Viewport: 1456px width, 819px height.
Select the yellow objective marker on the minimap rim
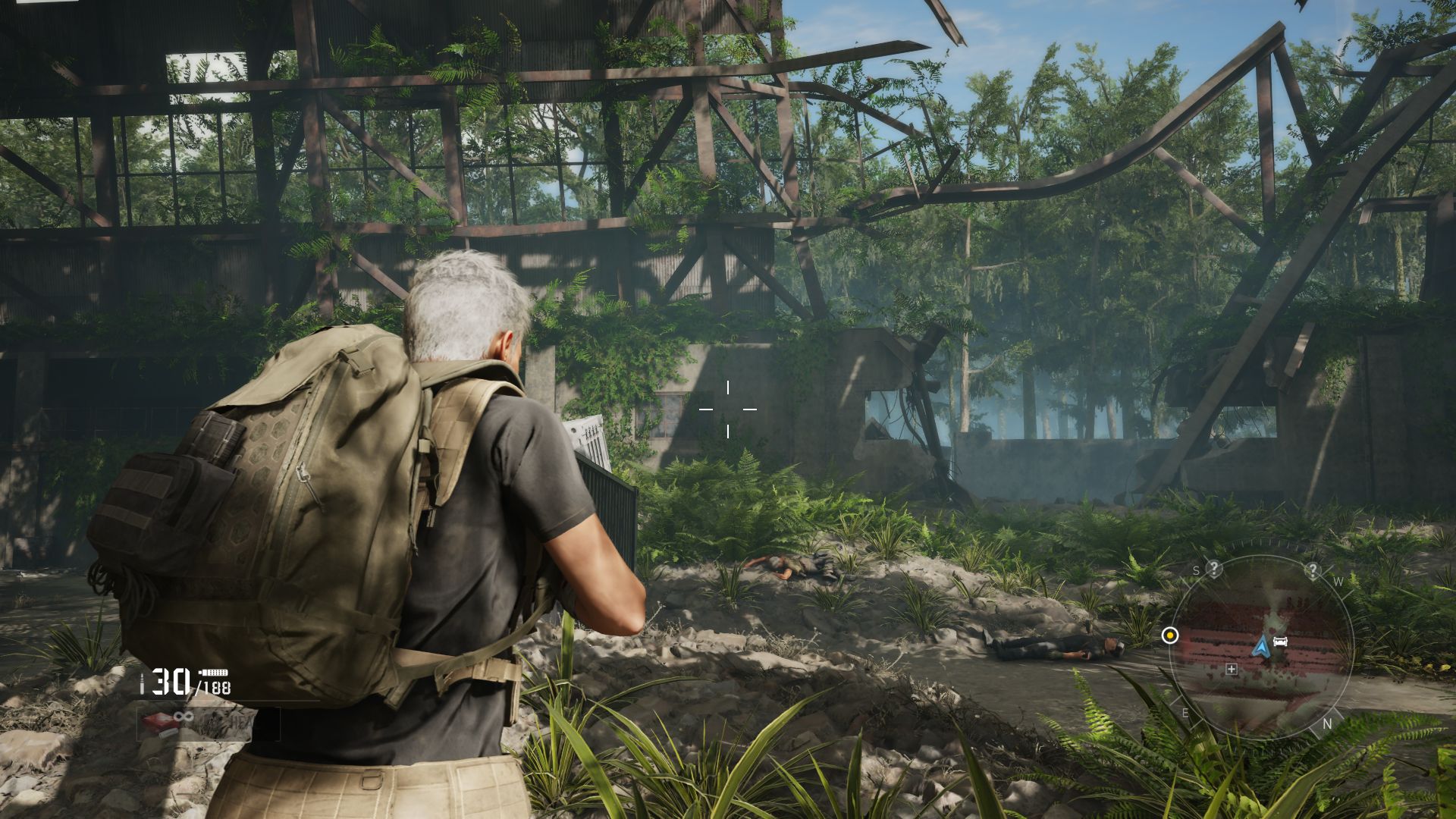coord(1170,635)
